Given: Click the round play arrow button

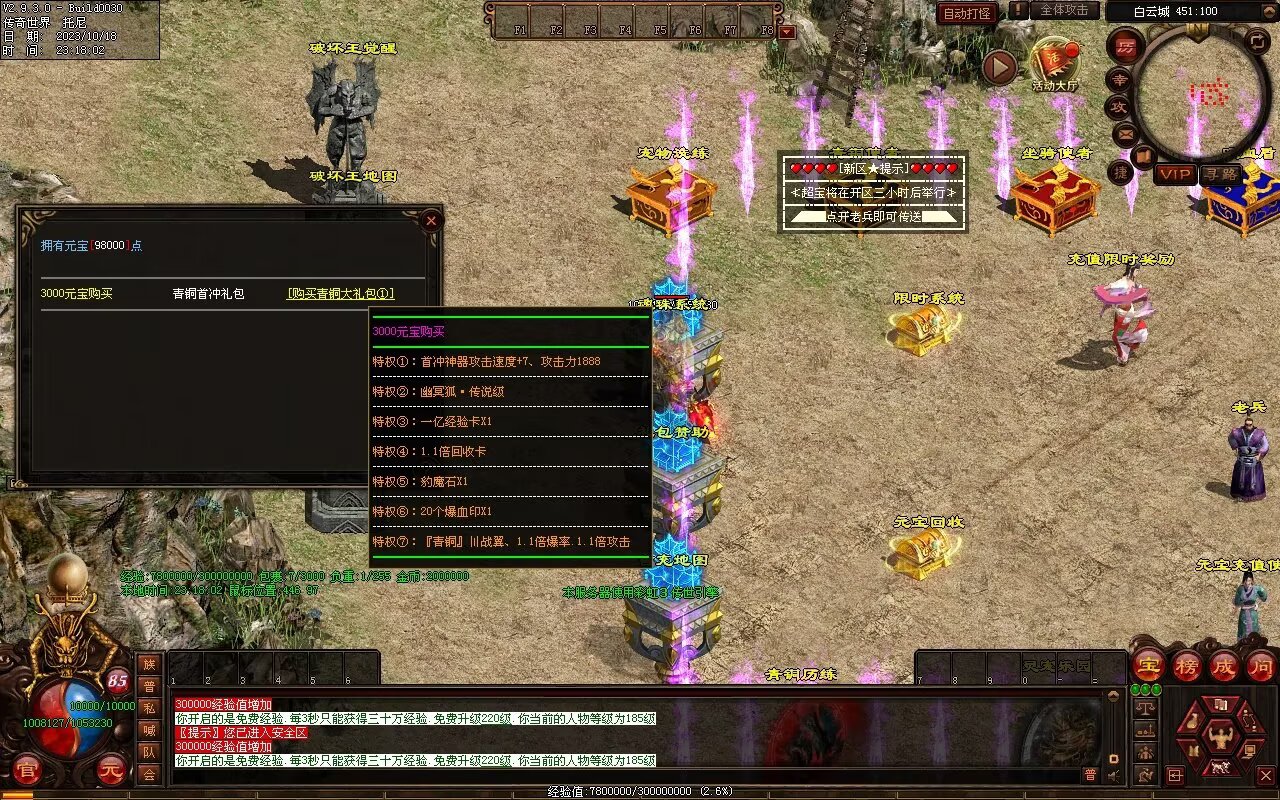Looking at the screenshot, I should 998,67.
